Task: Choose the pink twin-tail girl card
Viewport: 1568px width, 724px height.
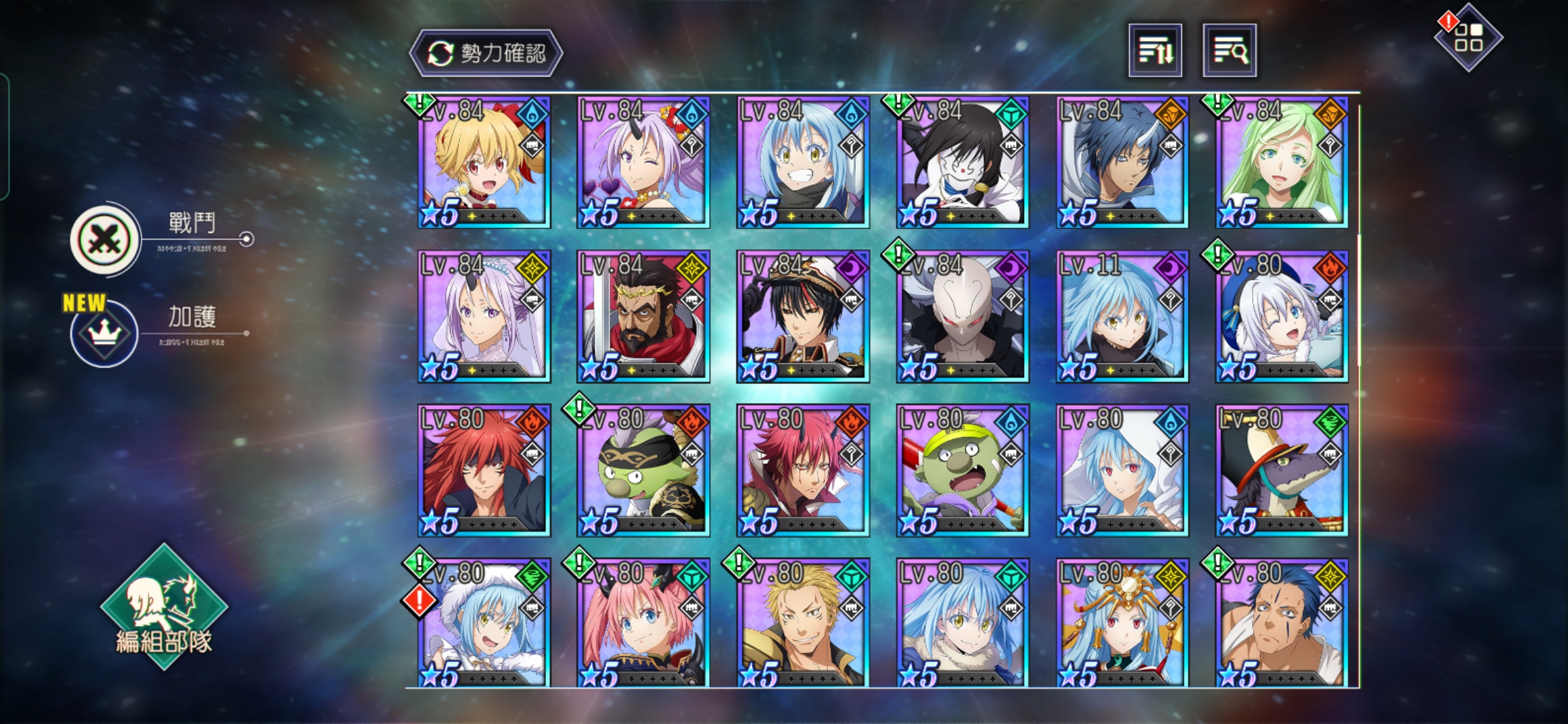Action: pos(643,623)
